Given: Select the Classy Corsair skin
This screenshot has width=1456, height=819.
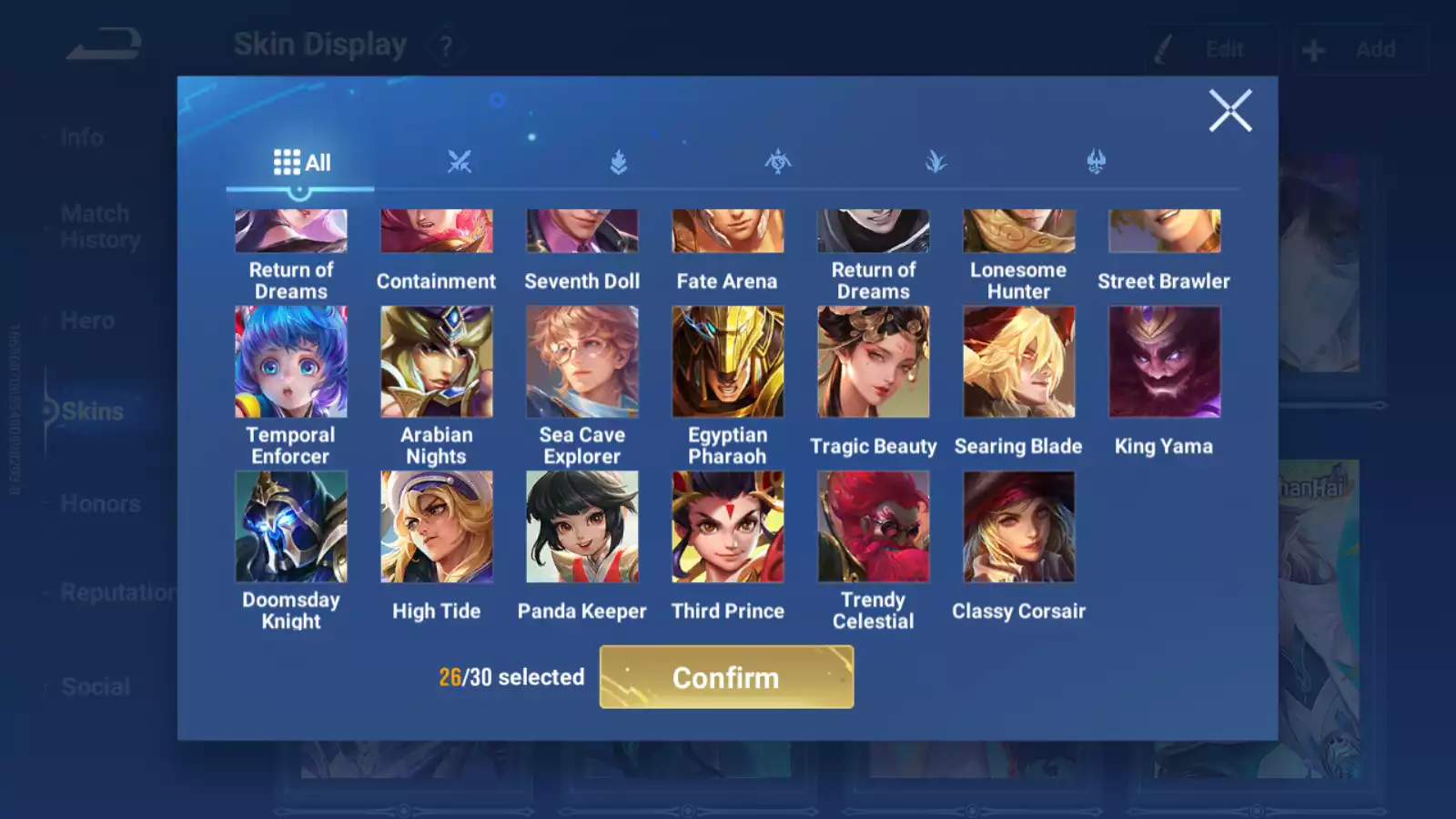Looking at the screenshot, I should pyautogui.click(x=1019, y=527).
